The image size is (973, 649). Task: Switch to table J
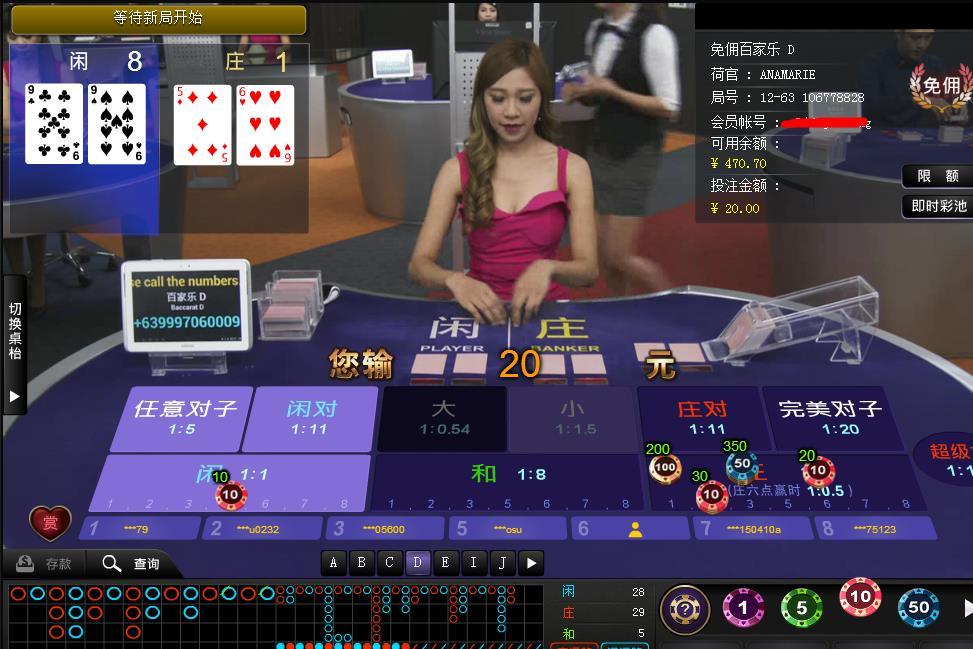click(502, 562)
